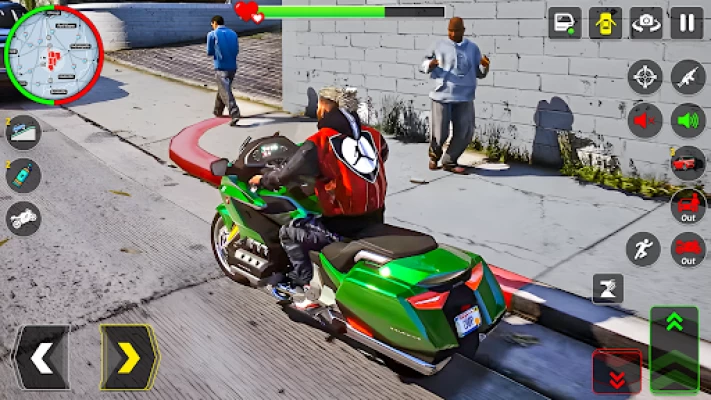
Task: Switch the camera view
Action: (x=646, y=22)
